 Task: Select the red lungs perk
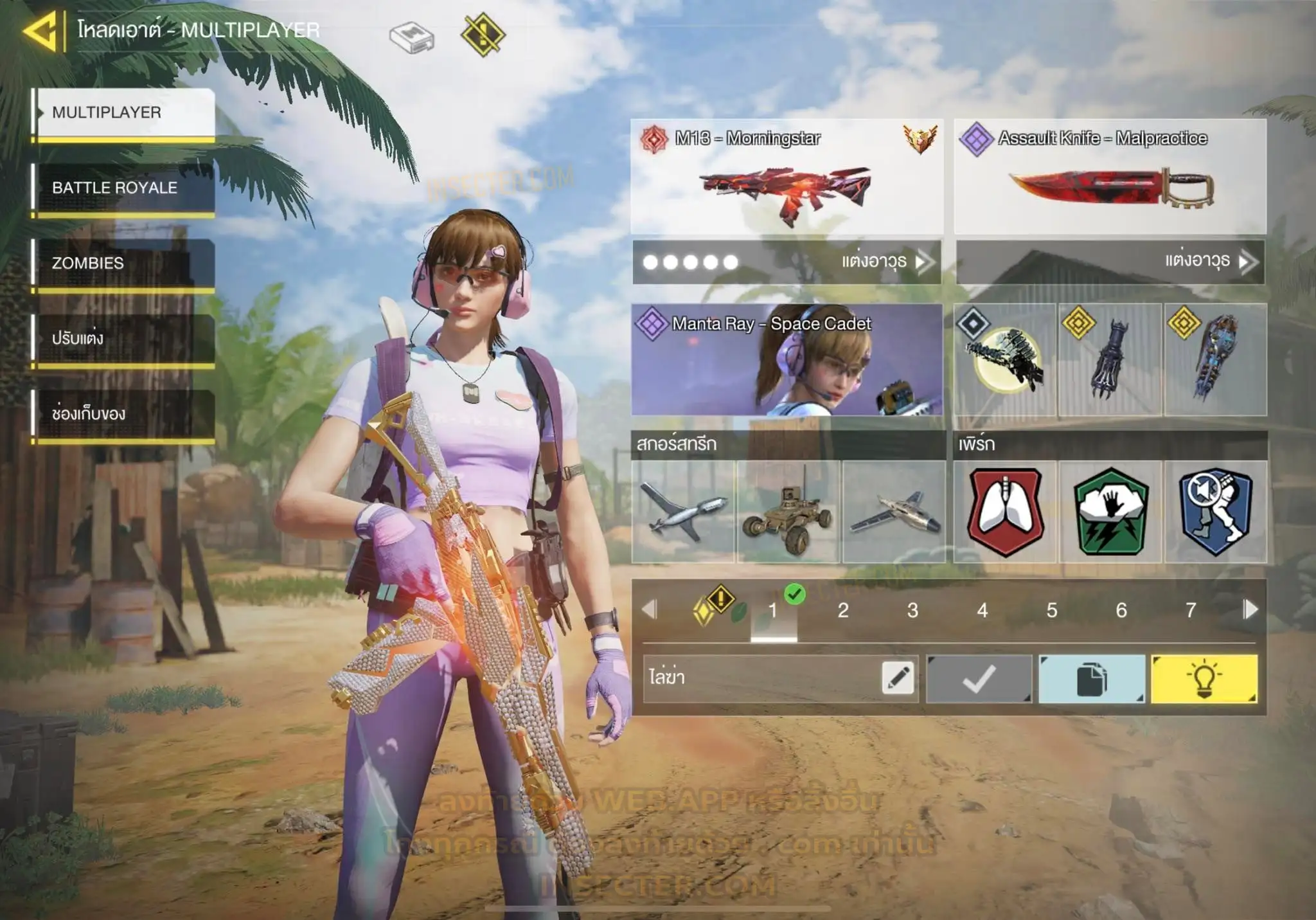pos(1006,512)
